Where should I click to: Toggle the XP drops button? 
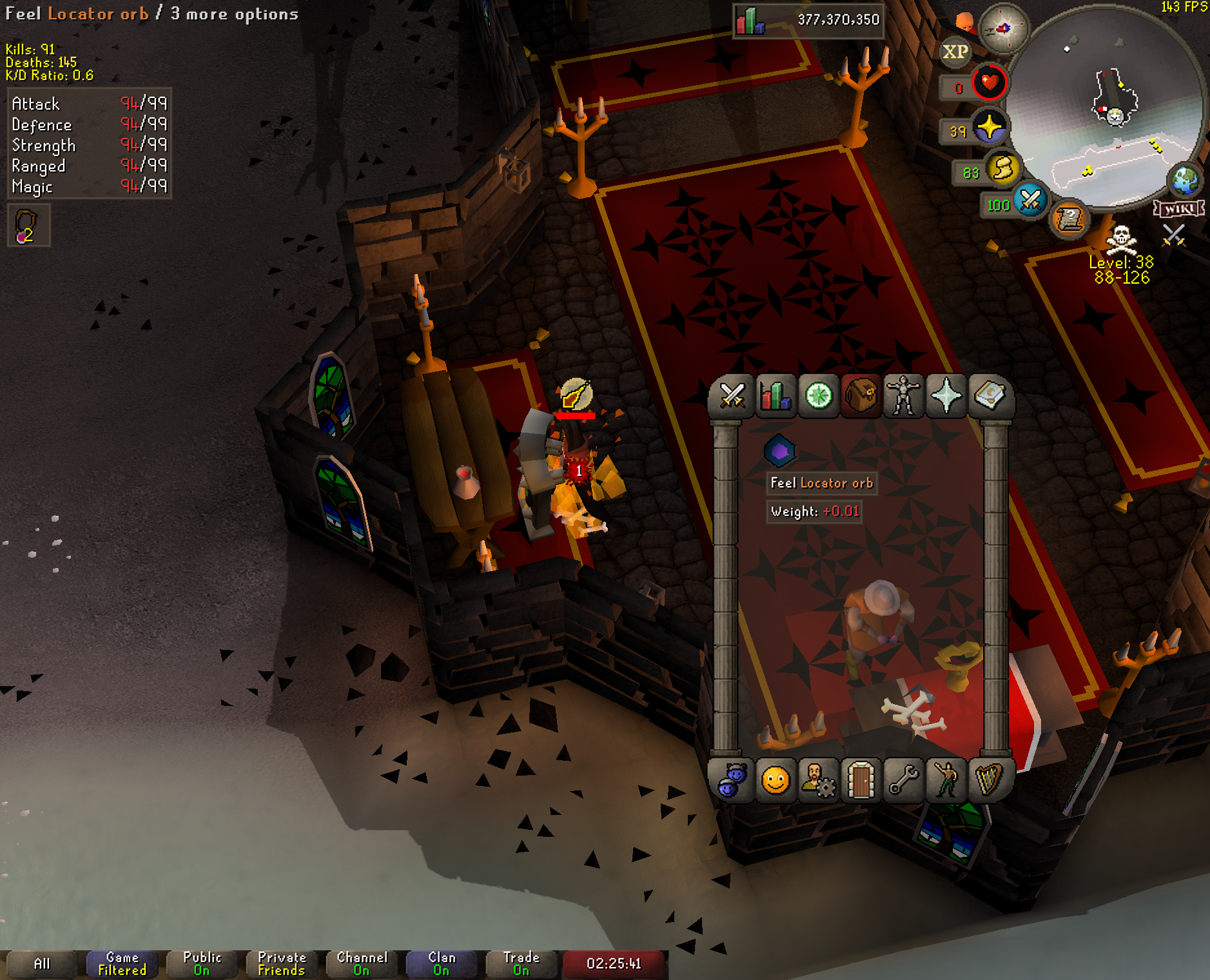(x=955, y=52)
